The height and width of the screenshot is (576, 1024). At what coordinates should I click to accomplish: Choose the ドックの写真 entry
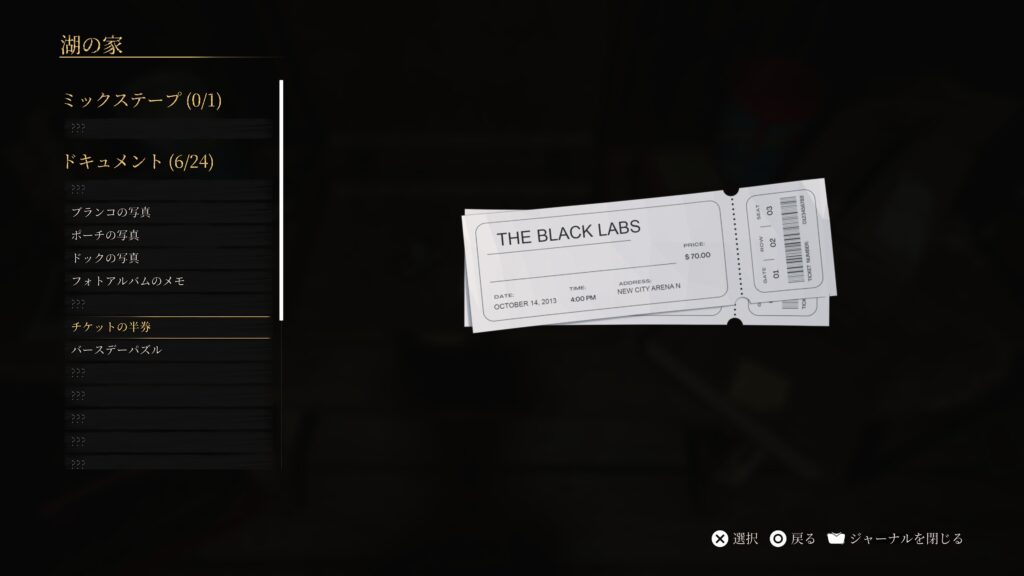pos(105,258)
